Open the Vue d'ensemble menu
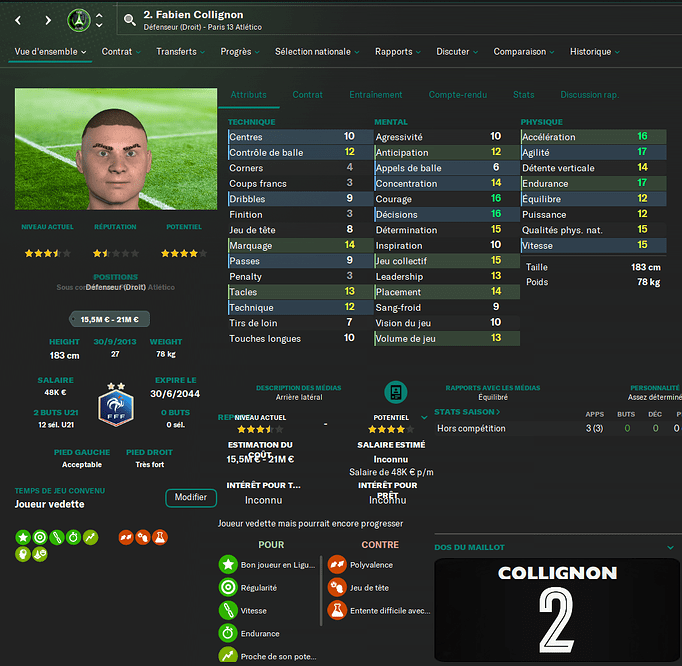 click(50, 52)
